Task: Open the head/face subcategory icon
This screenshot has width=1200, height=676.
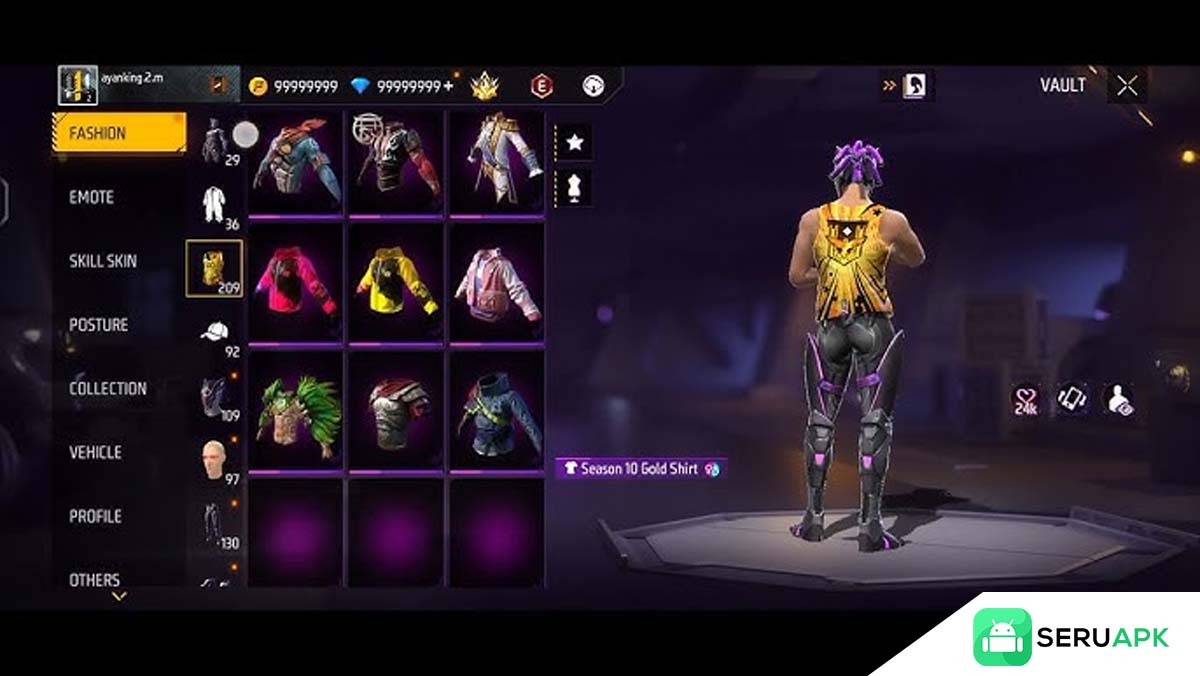Action: click(214, 460)
